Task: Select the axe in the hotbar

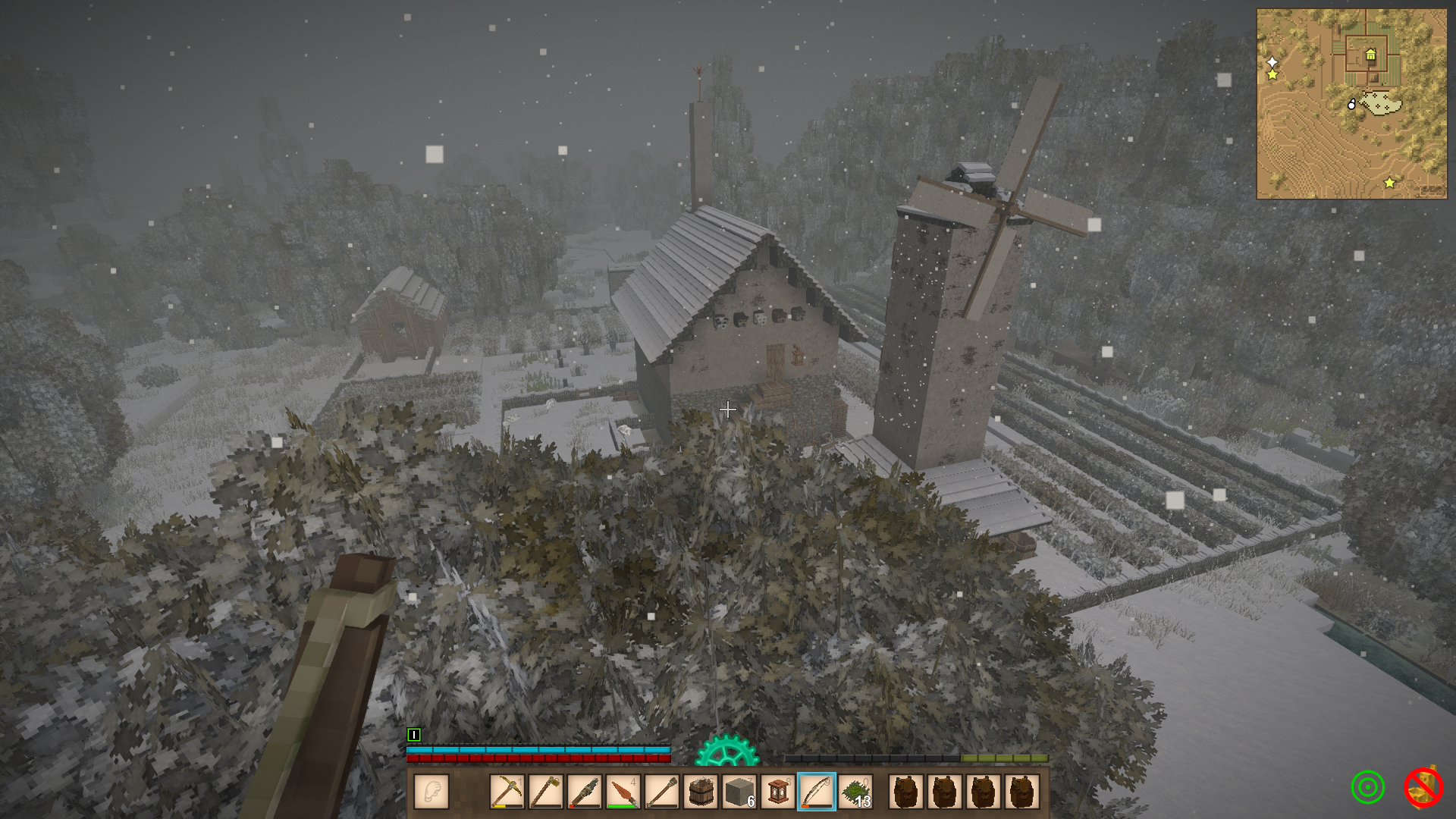Action: pyautogui.click(x=545, y=792)
